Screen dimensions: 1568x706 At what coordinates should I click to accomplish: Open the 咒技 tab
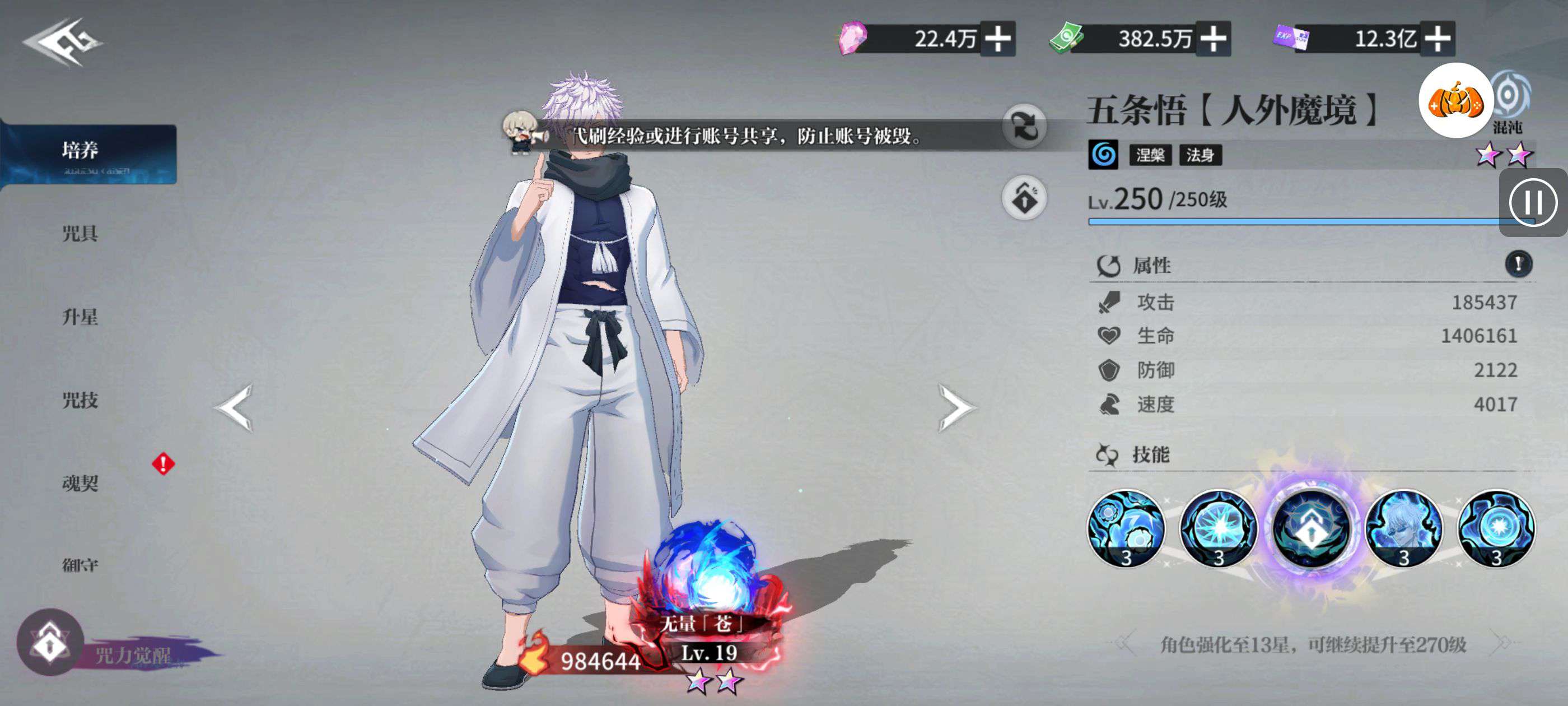point(80,400)
